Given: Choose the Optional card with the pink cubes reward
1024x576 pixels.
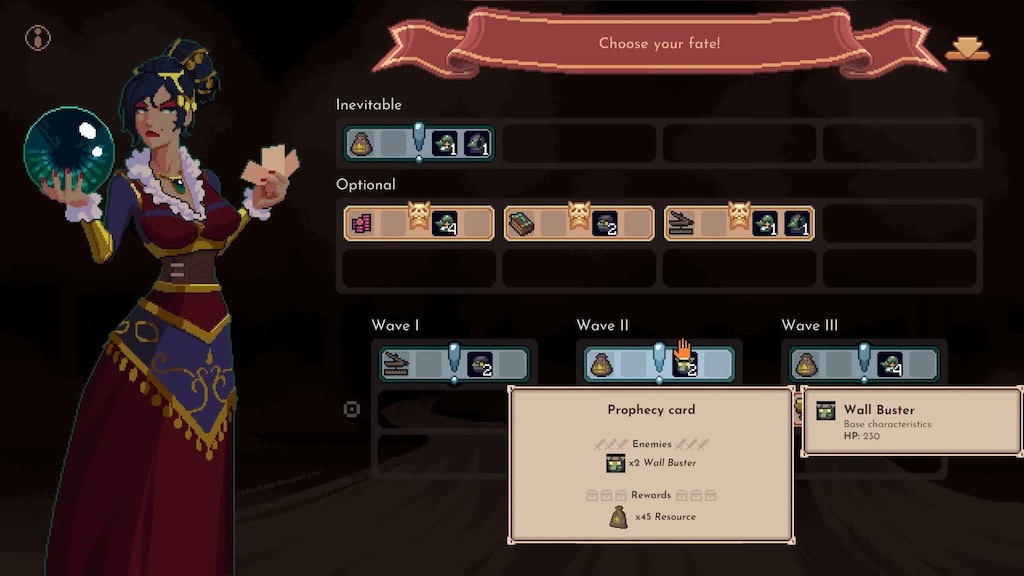Looking at the screenshot, I should [x=419, y=223].
